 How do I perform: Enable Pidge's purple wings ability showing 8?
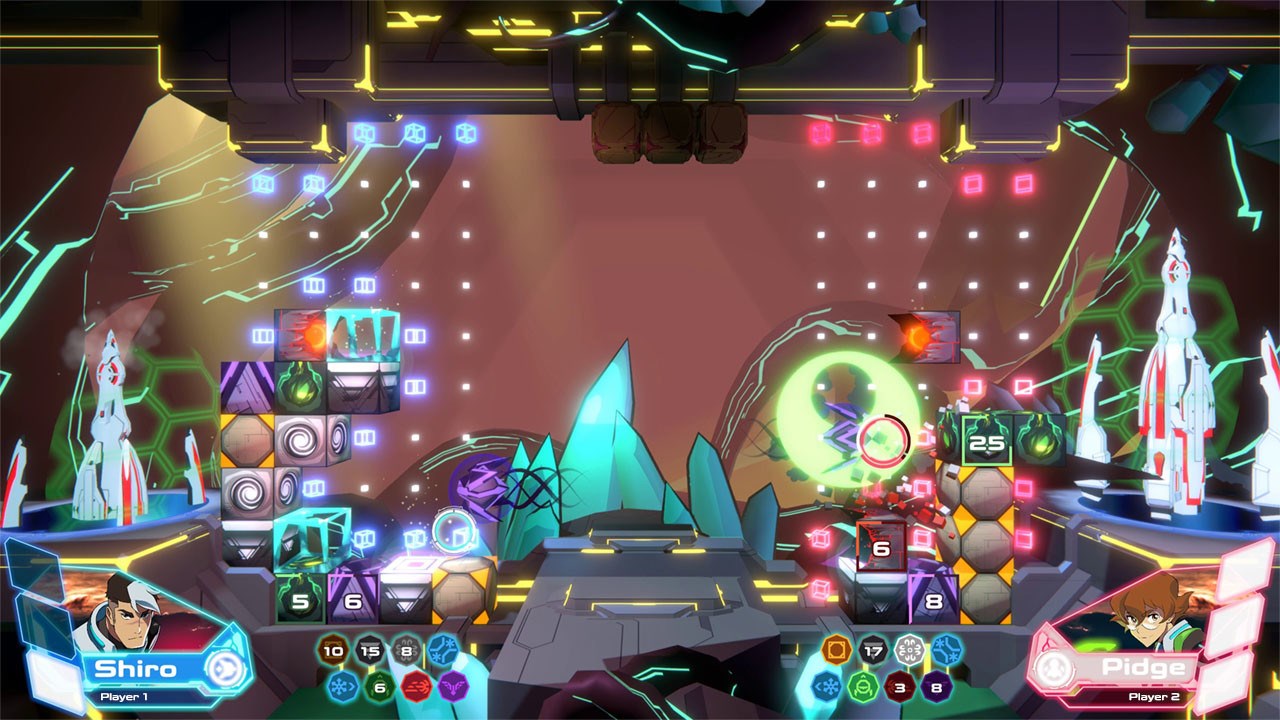click(x=935, y=687)
